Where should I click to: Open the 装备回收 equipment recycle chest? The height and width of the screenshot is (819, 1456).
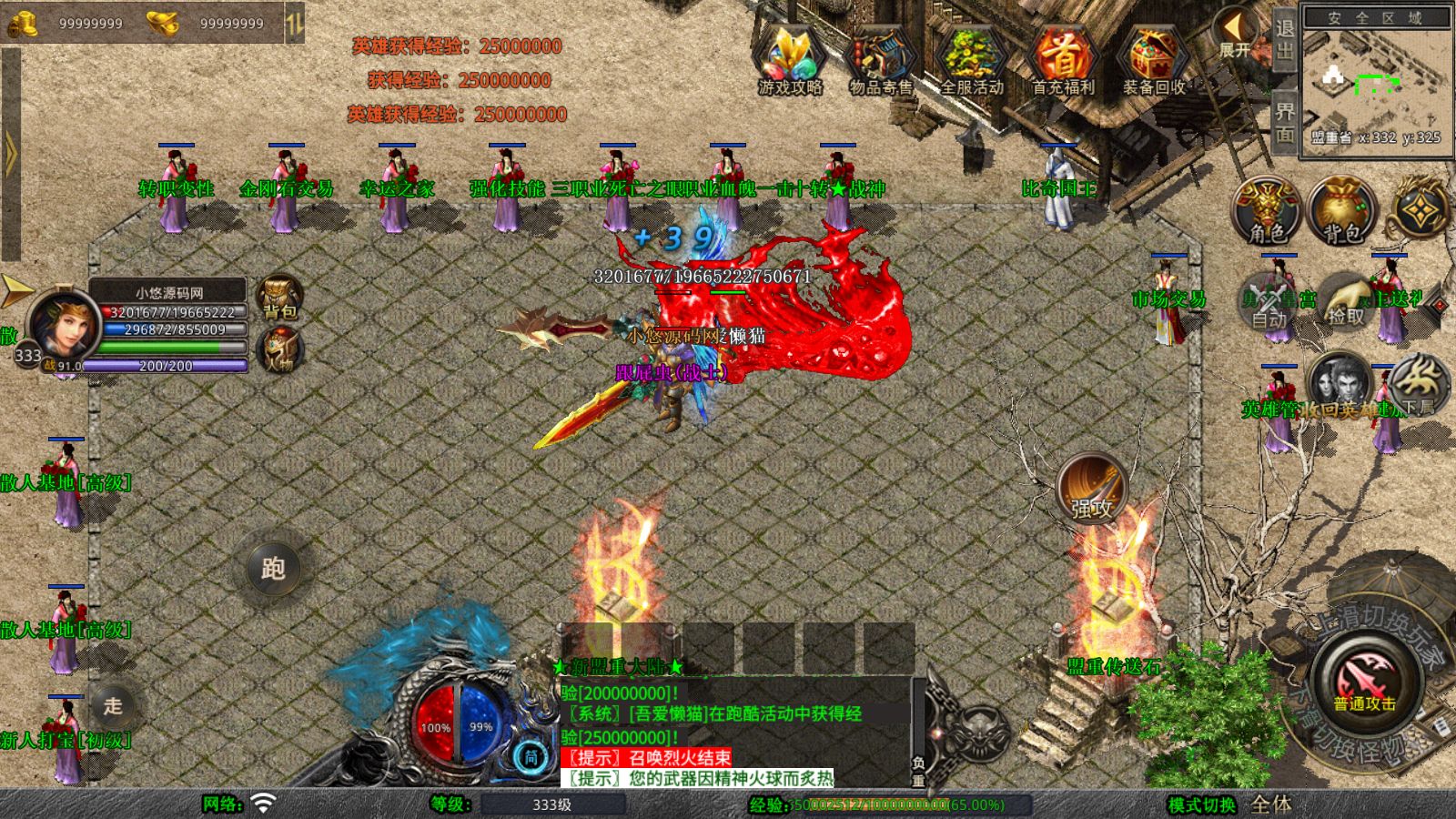click(x=1153, y=60)
